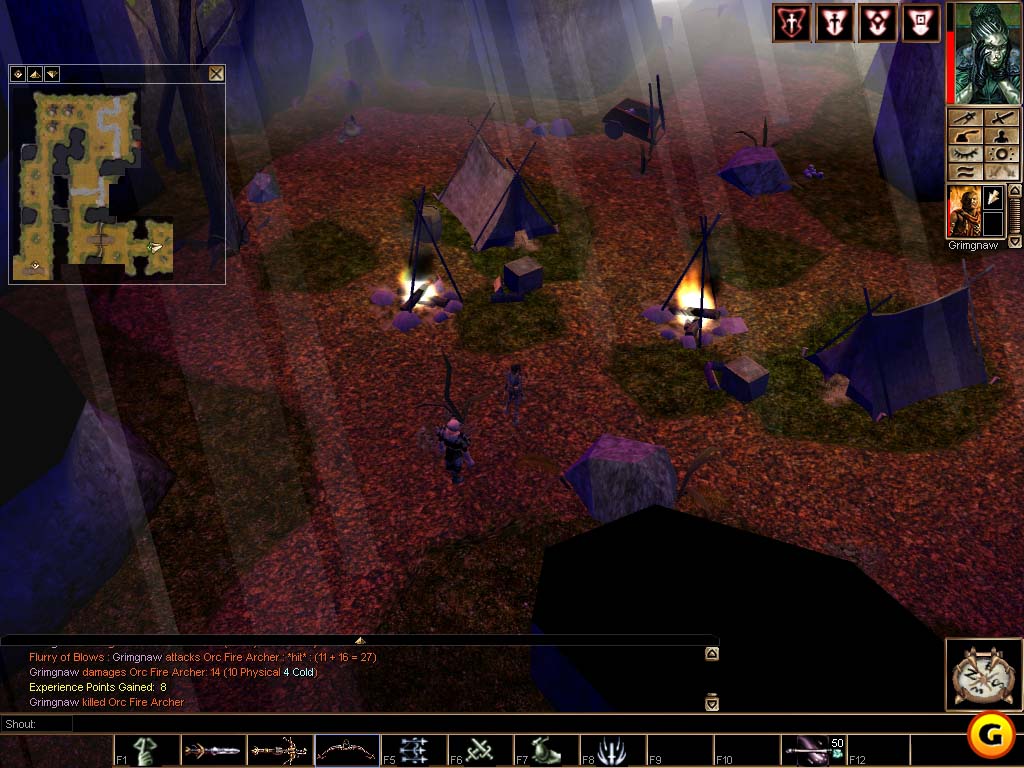Select Grimgnaw's henchman portrait
This screenshot has width=1024, height=768.
coord(964,211)
